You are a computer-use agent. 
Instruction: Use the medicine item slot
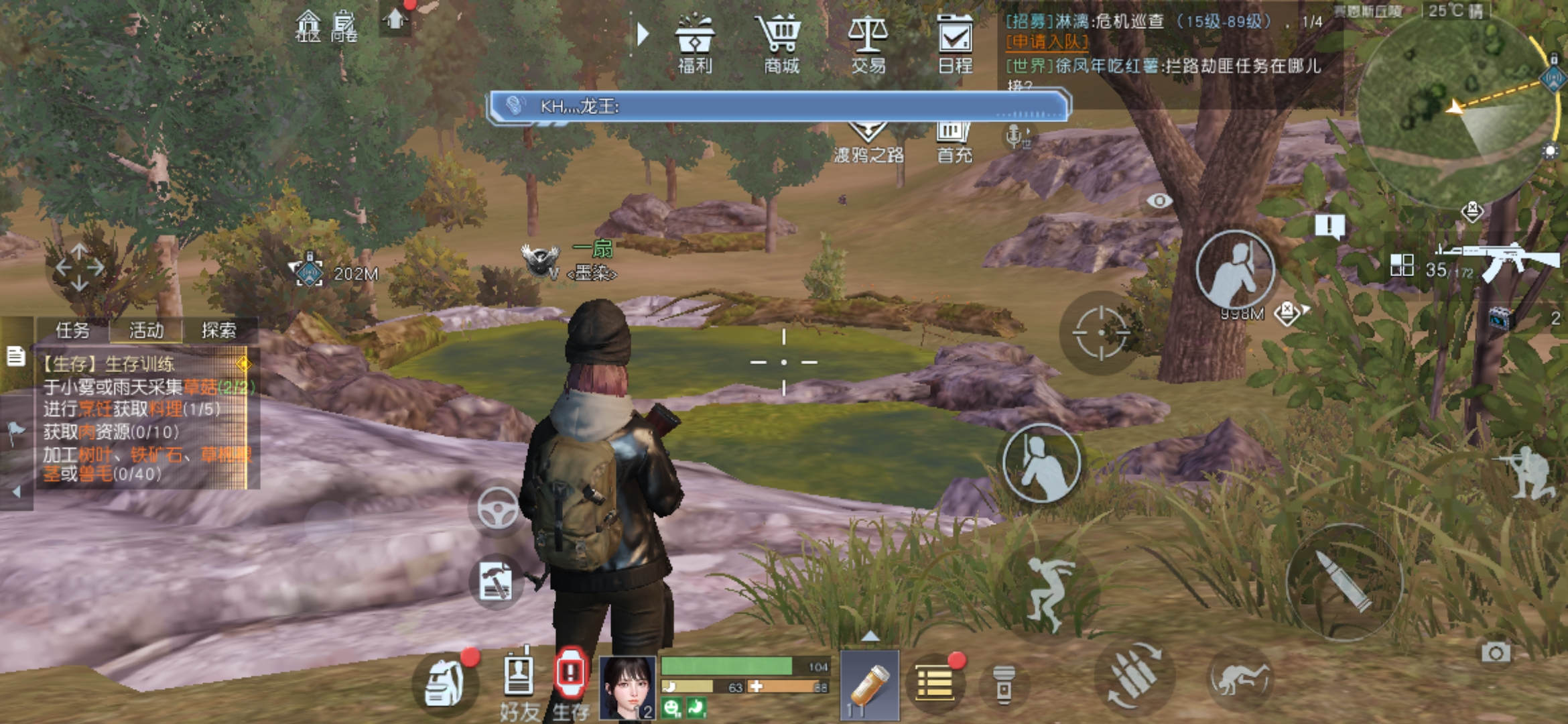pyautogui.click(x=869, y=685)
